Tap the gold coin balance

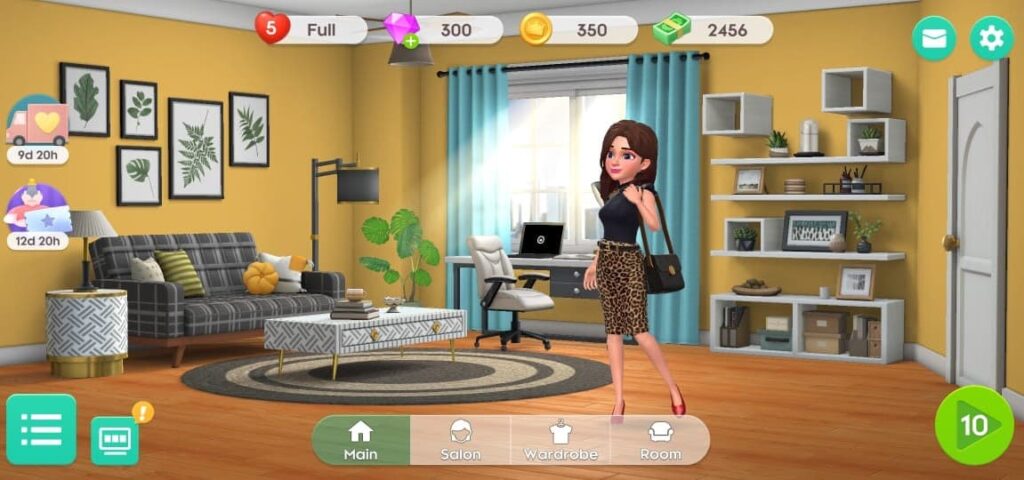tap(578, 30)
